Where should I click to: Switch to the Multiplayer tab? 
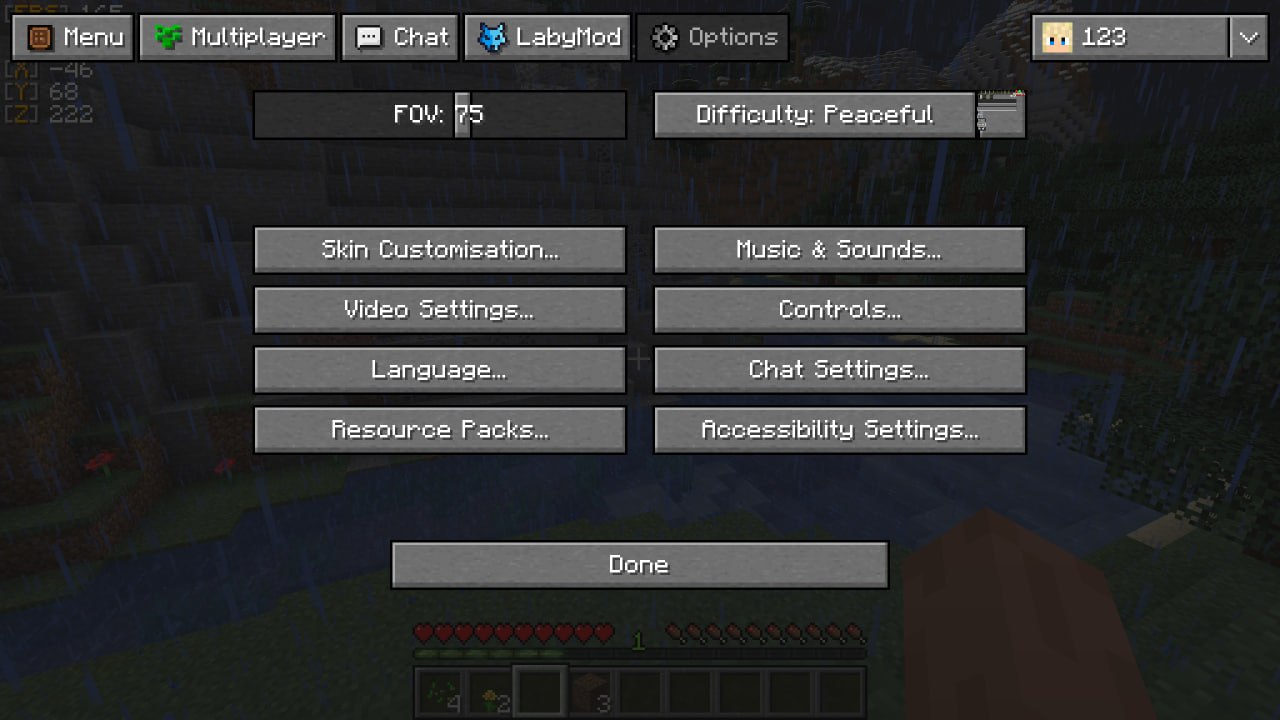coord(238,38)
